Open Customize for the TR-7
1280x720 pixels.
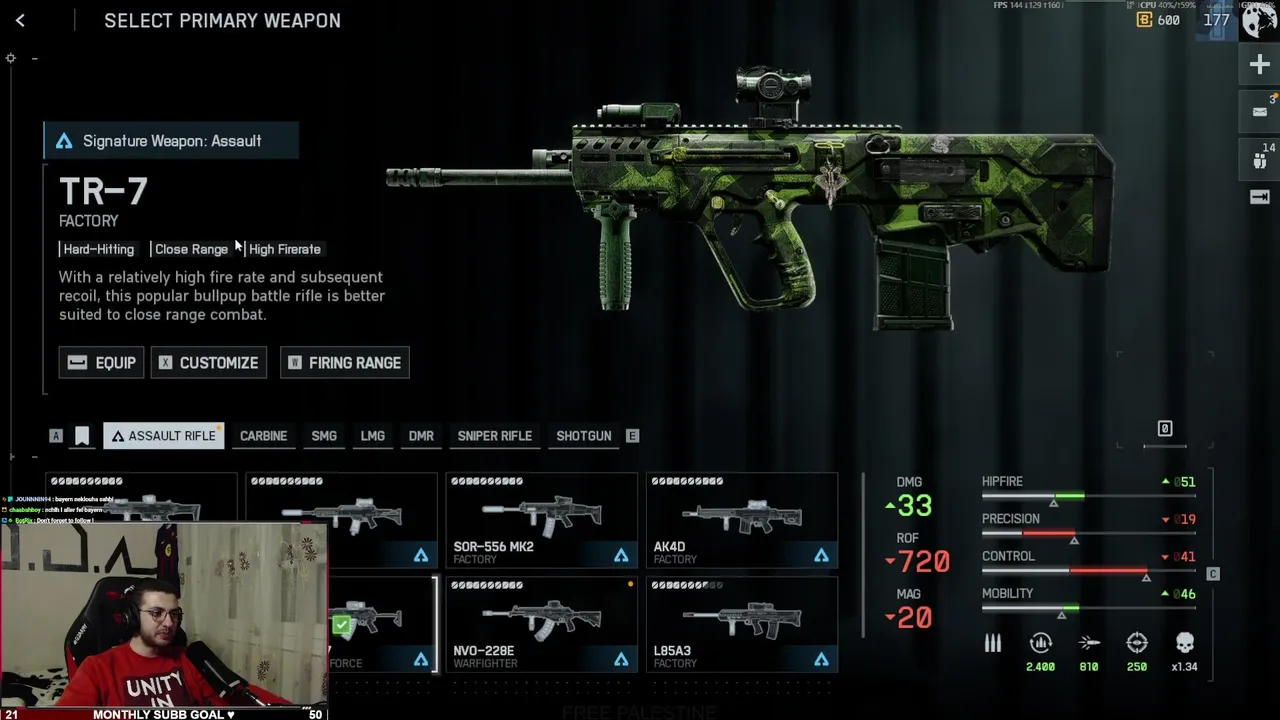point(209,363)
